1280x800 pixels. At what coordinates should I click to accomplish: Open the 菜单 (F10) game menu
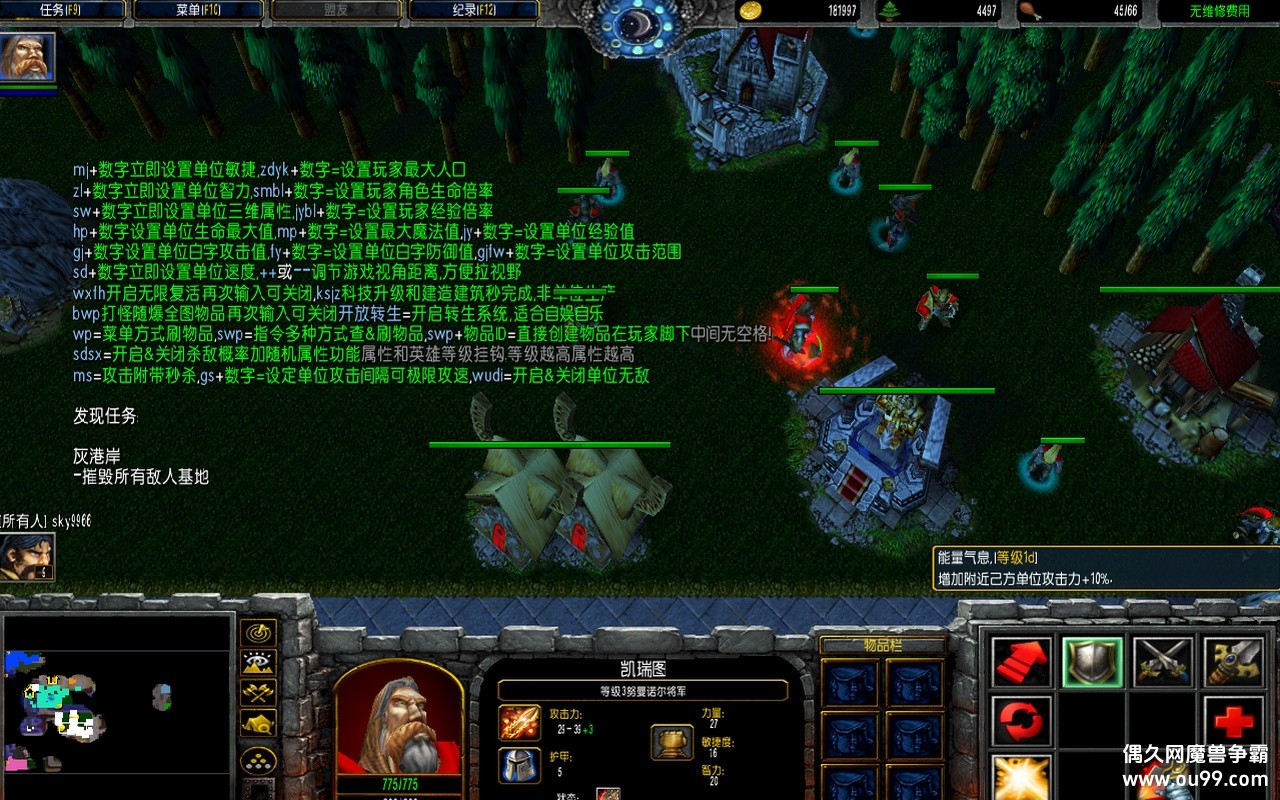click(x=198, y=10)
